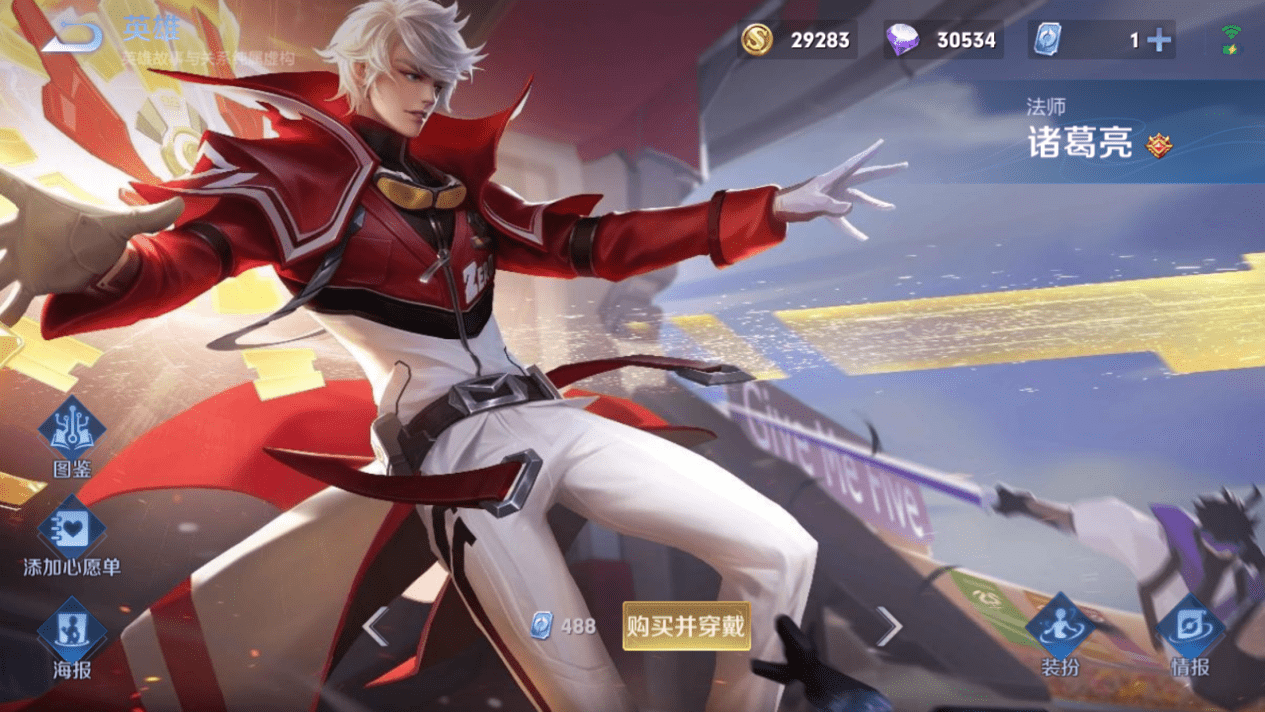
Task: Show the previous skin with left arrow
Action: tap(376, 627)
